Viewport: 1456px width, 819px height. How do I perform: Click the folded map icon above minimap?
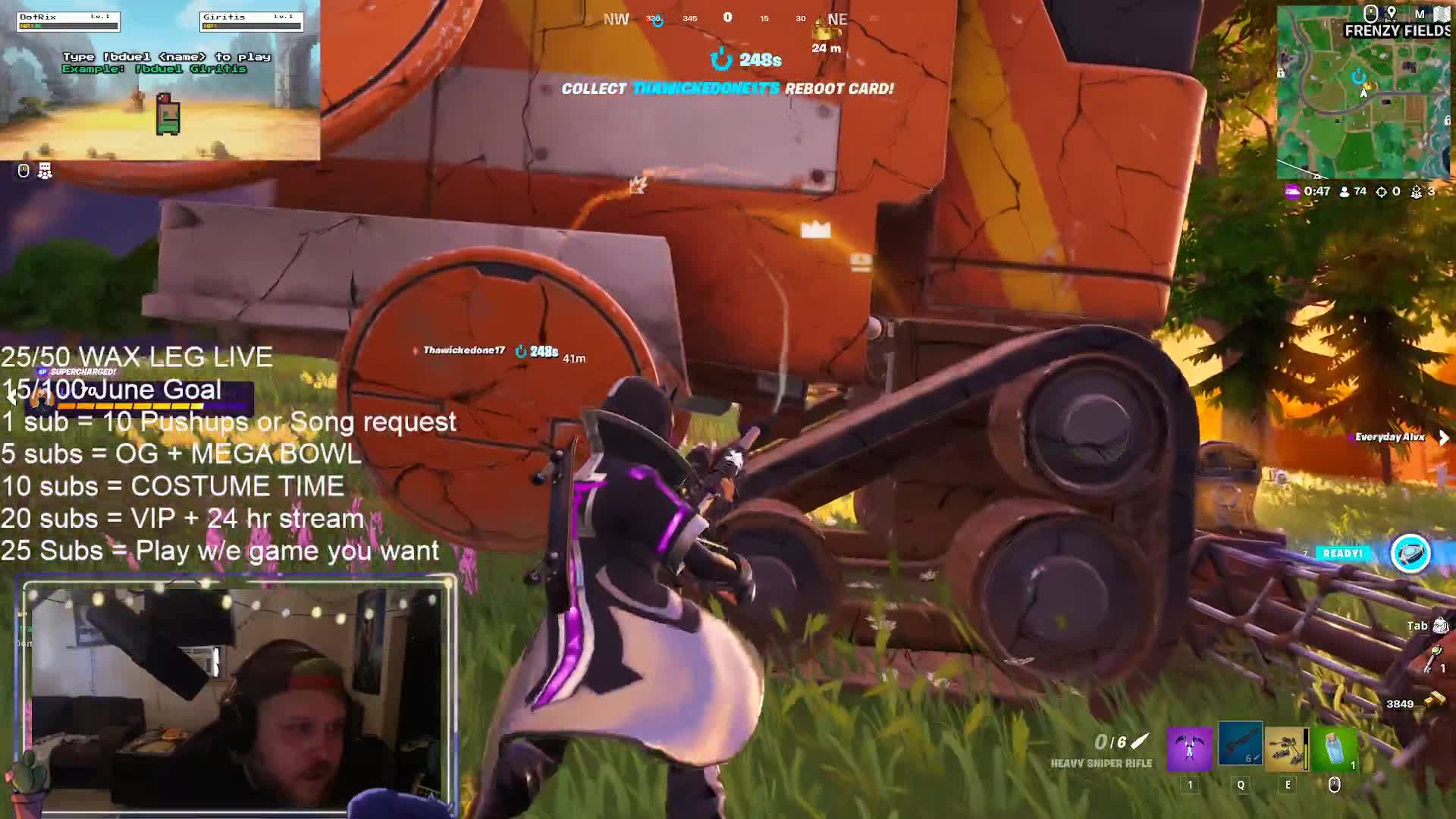(1441, 14)
